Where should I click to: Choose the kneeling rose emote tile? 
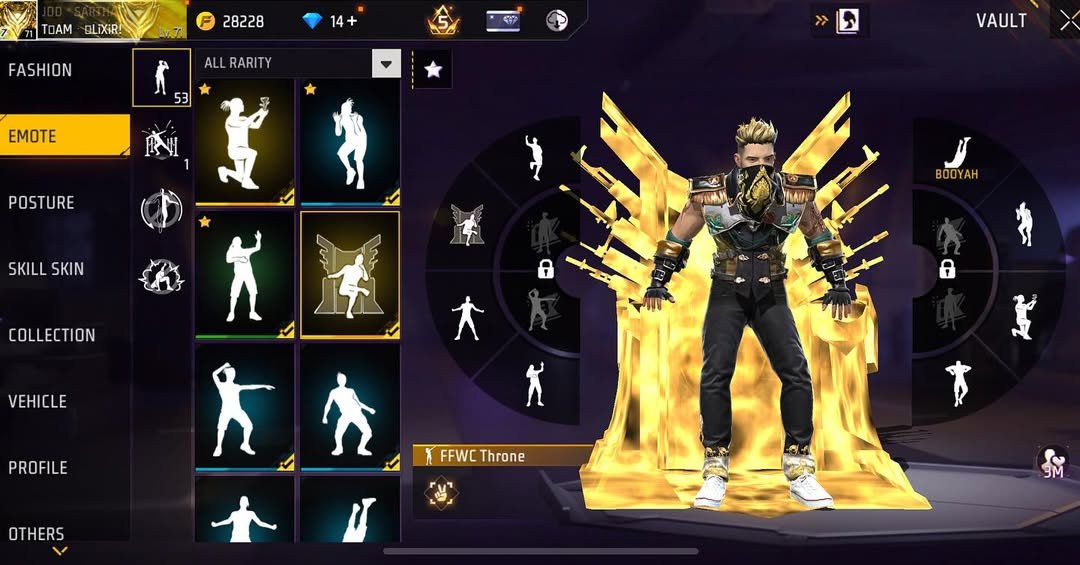[x=245, y=141]
